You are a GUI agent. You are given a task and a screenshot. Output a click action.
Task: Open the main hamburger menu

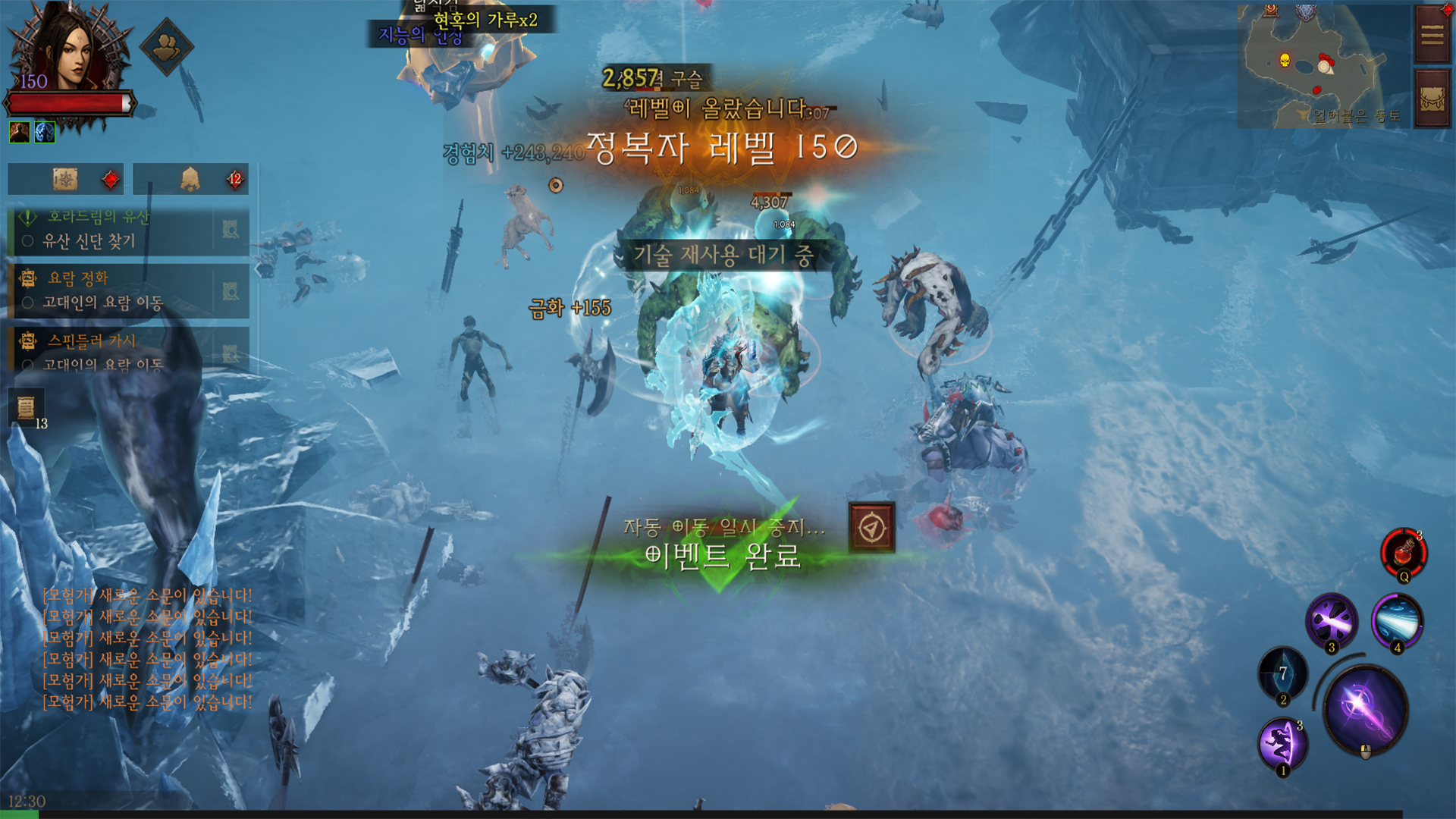coord(1432,35)
